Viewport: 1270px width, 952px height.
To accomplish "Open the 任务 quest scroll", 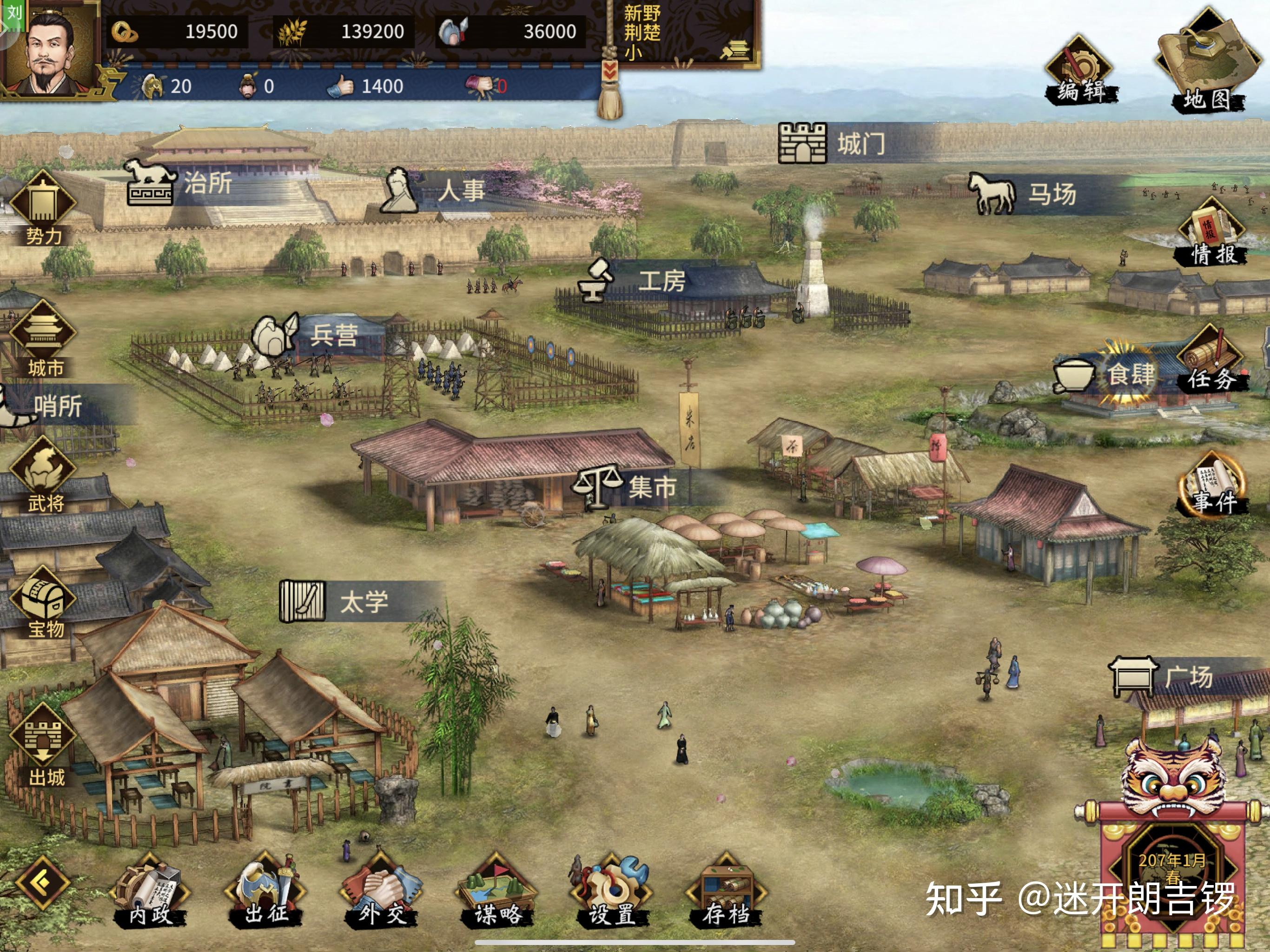I will pos(1210,359).
